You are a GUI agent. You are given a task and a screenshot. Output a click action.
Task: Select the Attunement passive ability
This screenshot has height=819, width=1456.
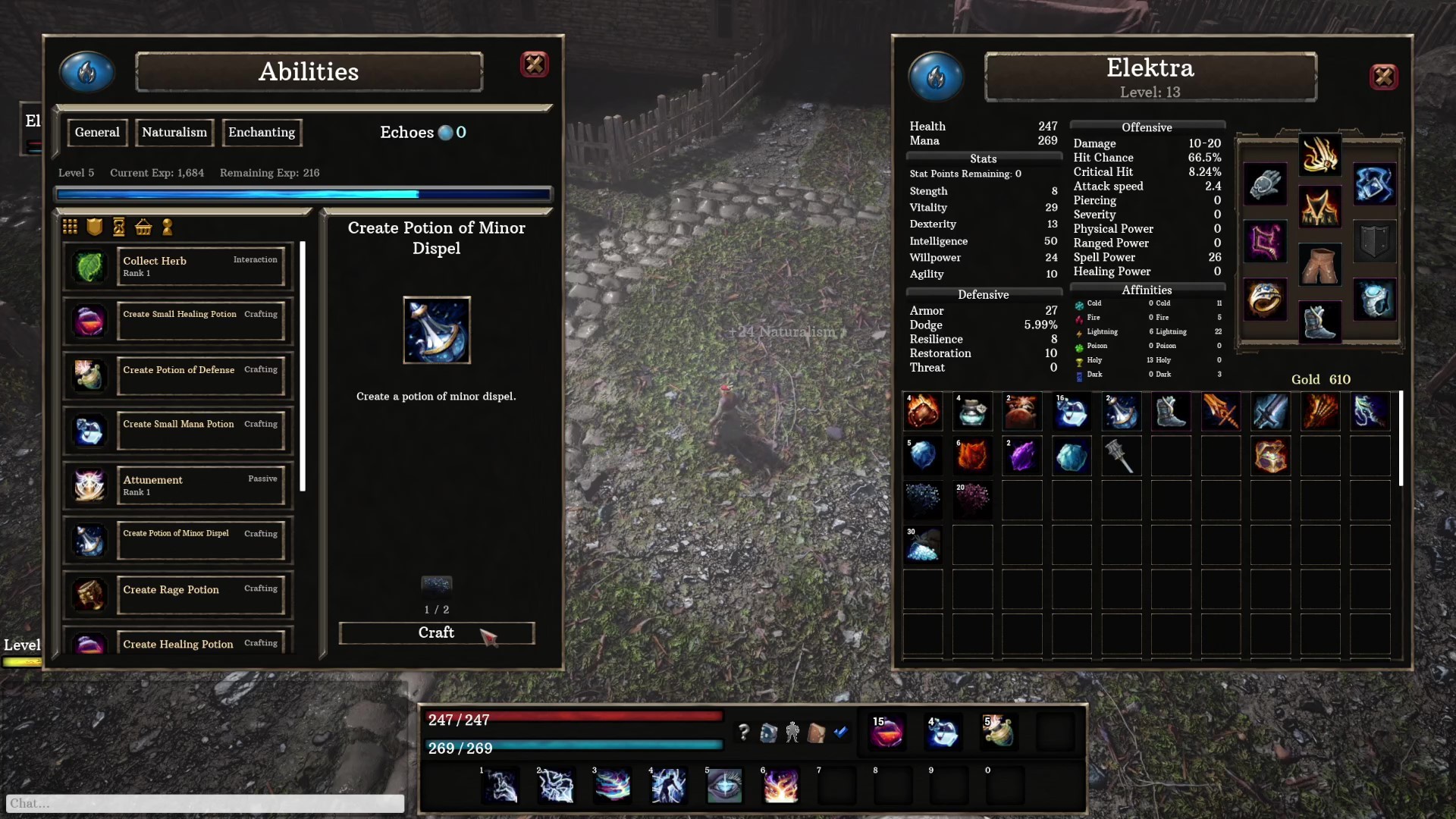(201, 485)
